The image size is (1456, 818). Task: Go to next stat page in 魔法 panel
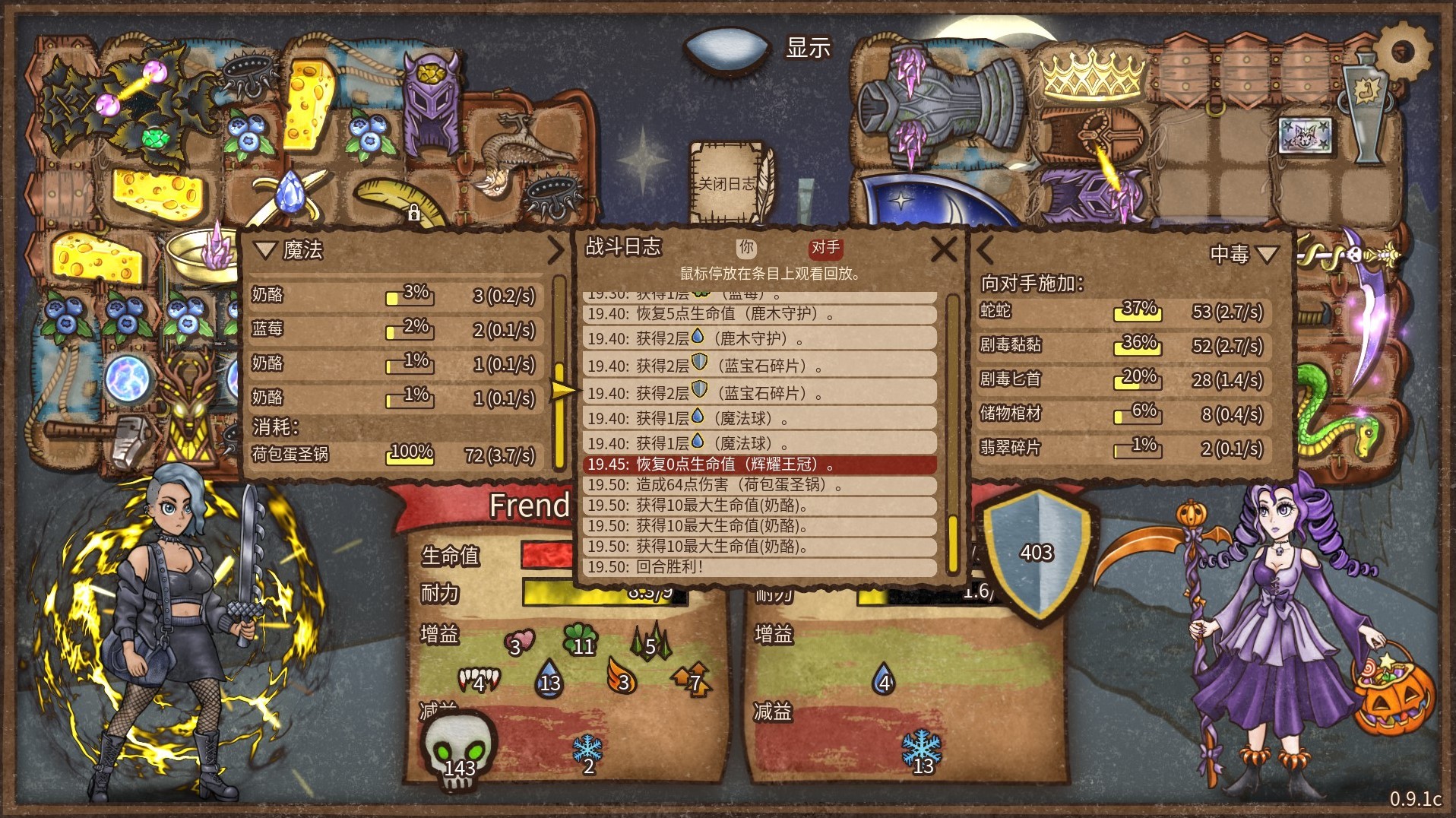555,249
